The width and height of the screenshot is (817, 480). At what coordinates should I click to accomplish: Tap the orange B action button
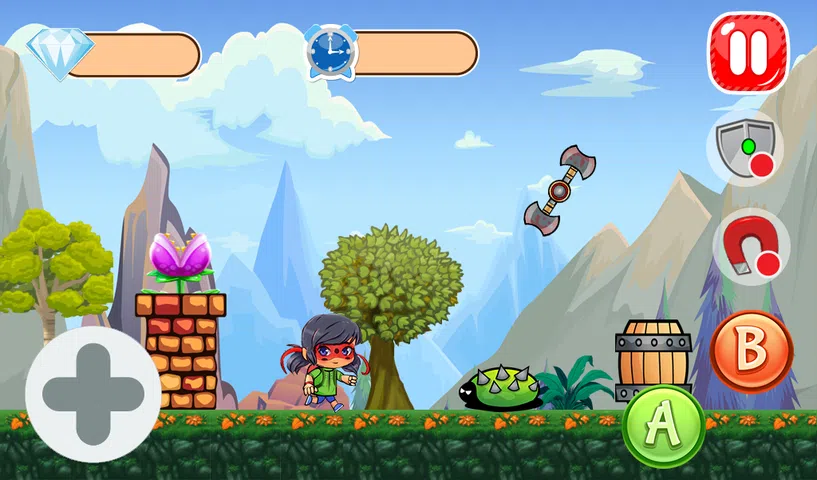point(751,351)
